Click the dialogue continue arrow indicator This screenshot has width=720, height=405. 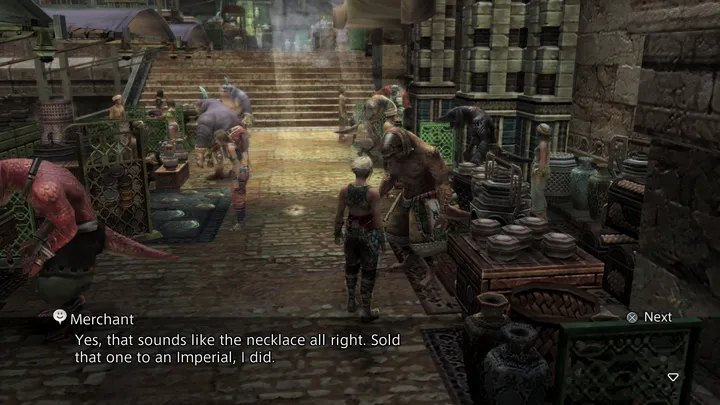(x=673, y=377)
